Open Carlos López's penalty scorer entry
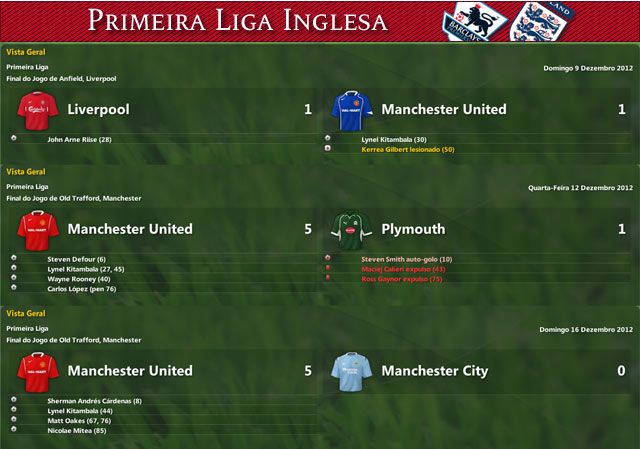The width and height of the screenshot is (640, 449). 81,289
